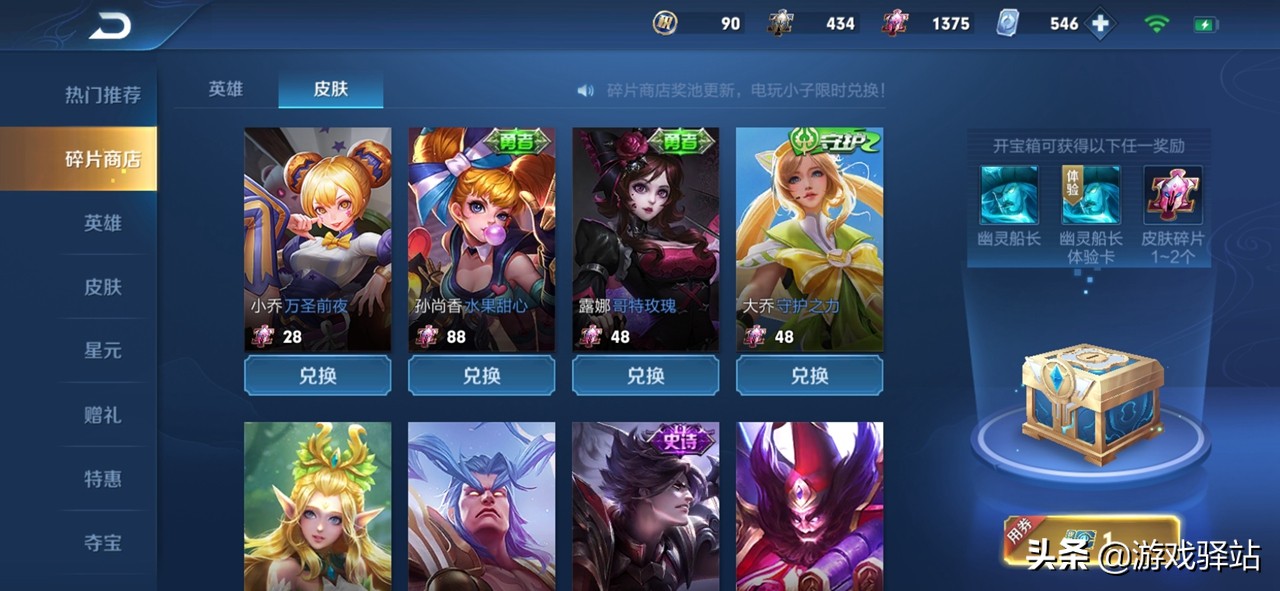Open the blue and gold treasure chest
Image resolution: width=1280 pixels, height=591 pixels.
tap(1091, 407)
